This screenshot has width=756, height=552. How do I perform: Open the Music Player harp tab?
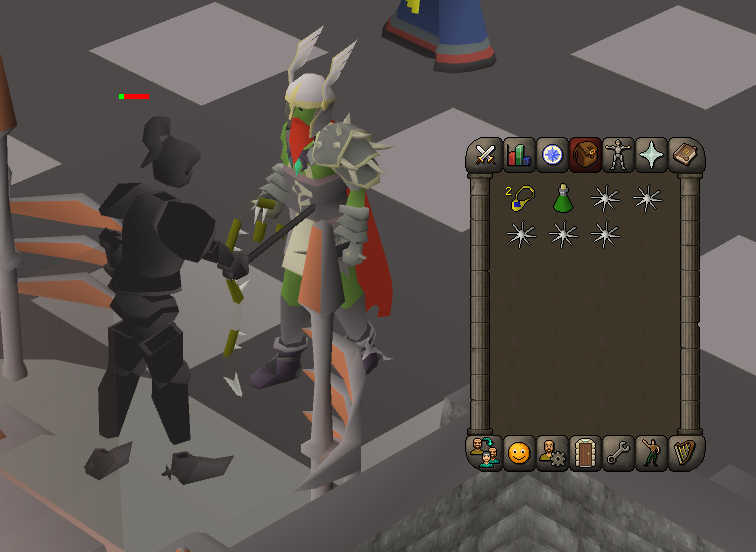click(685, 451)
